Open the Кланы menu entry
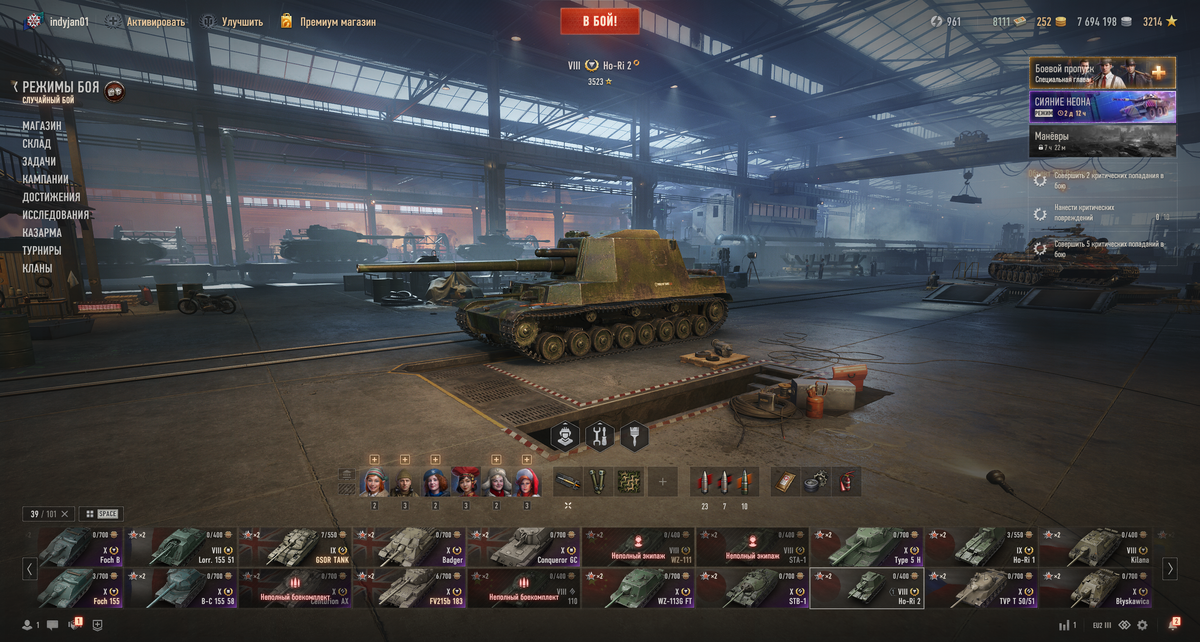Image resolution: width=1200 pixels, height=642 pixels. tap(37, 268)
